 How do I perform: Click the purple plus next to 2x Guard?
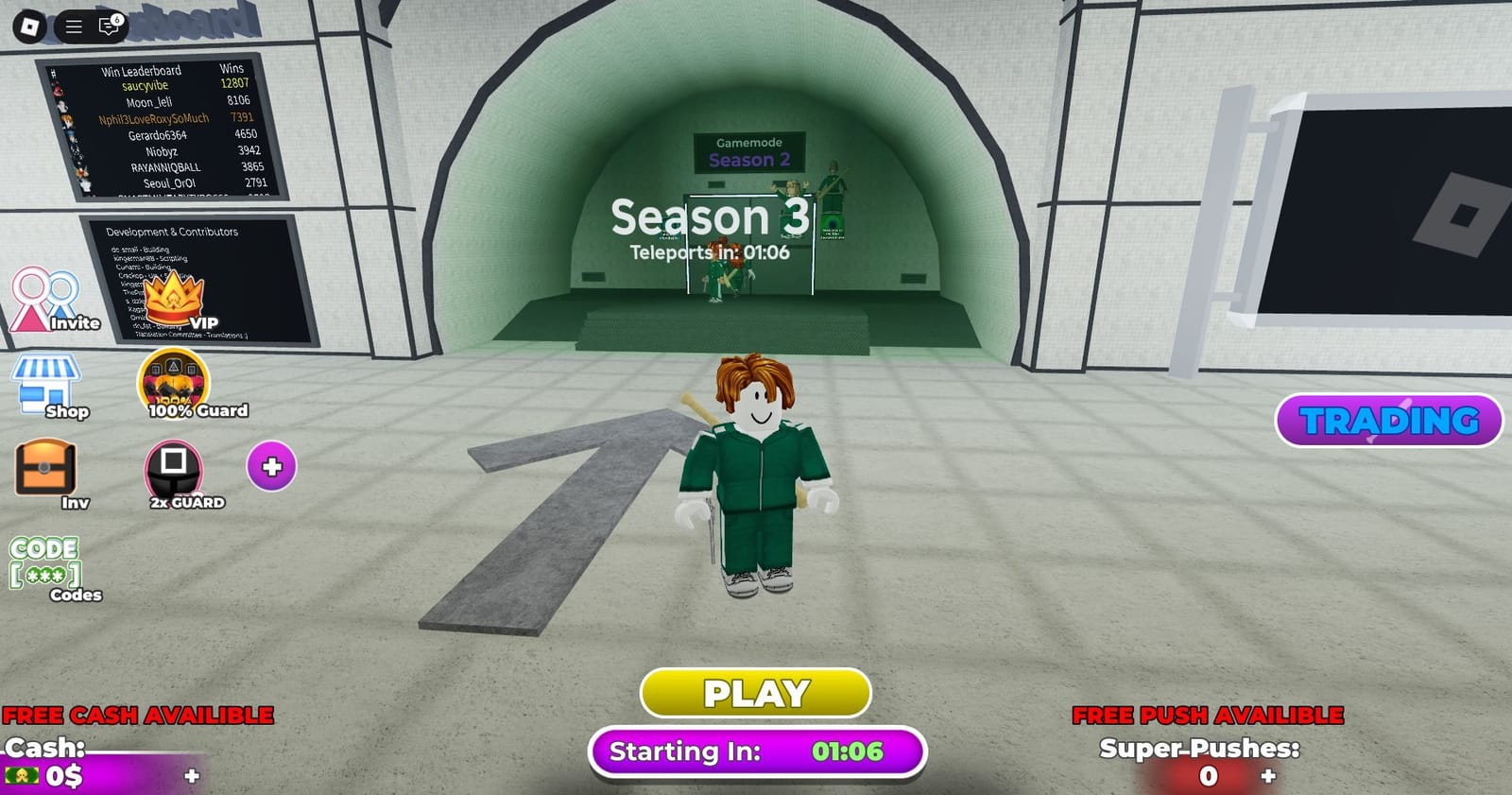[269, 465]
